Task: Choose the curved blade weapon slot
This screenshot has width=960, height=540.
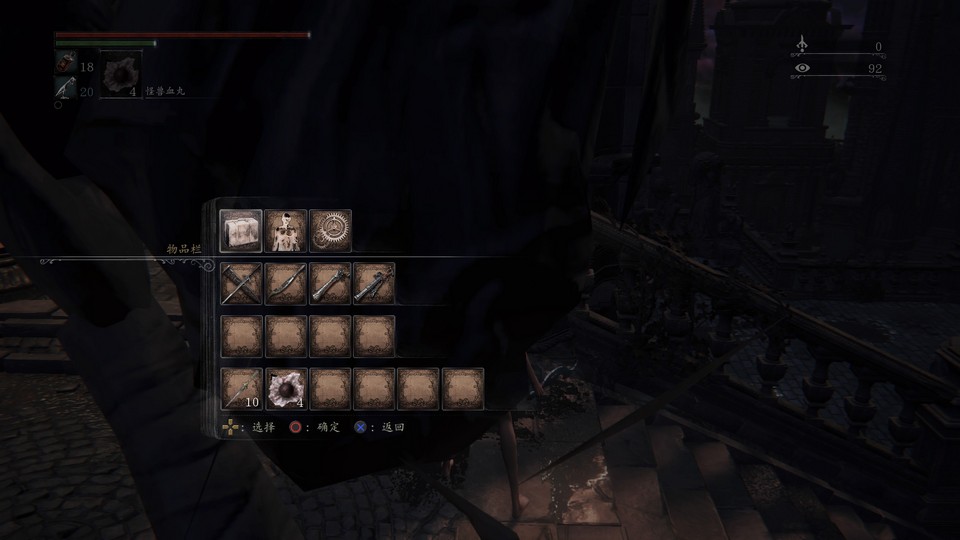Action: [x=286, y=283]
